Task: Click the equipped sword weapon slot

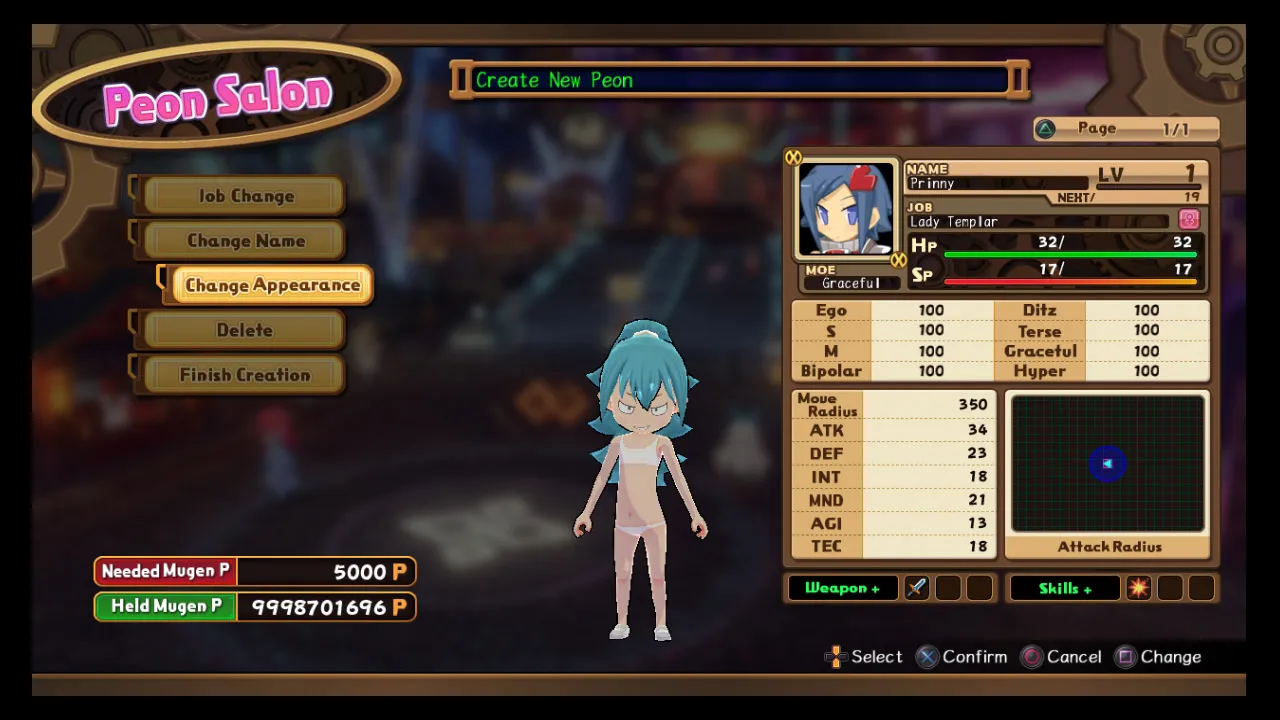Action: coord(917,588)
